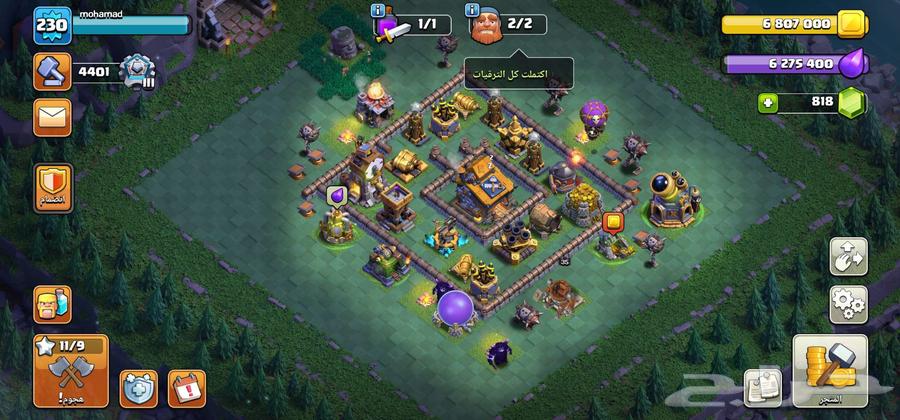
Task: Open the shop with coins and hammer
Action: coord(829,370)
